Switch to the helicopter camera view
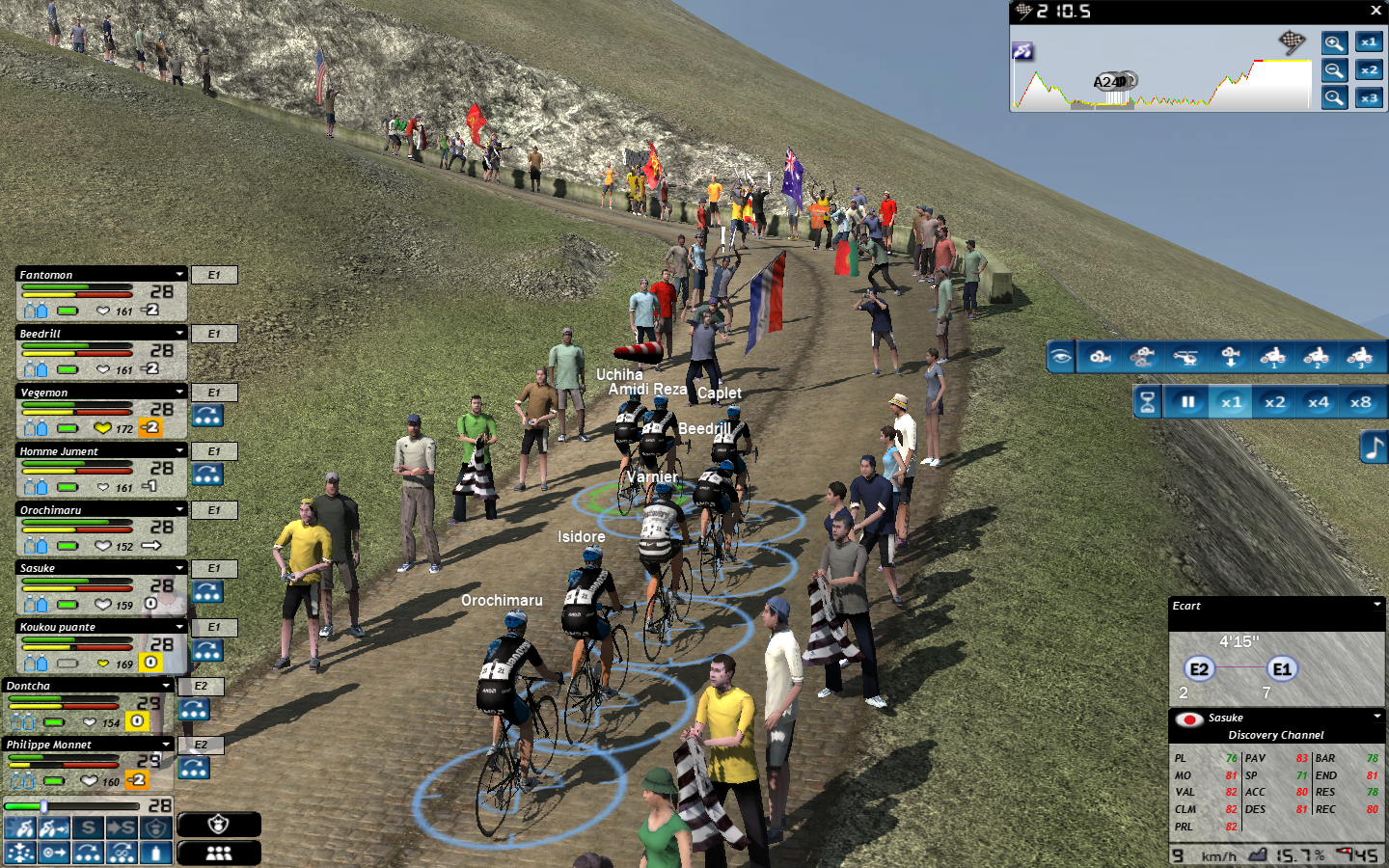This screenshot has height=868, width=1389. (1186, 357)
